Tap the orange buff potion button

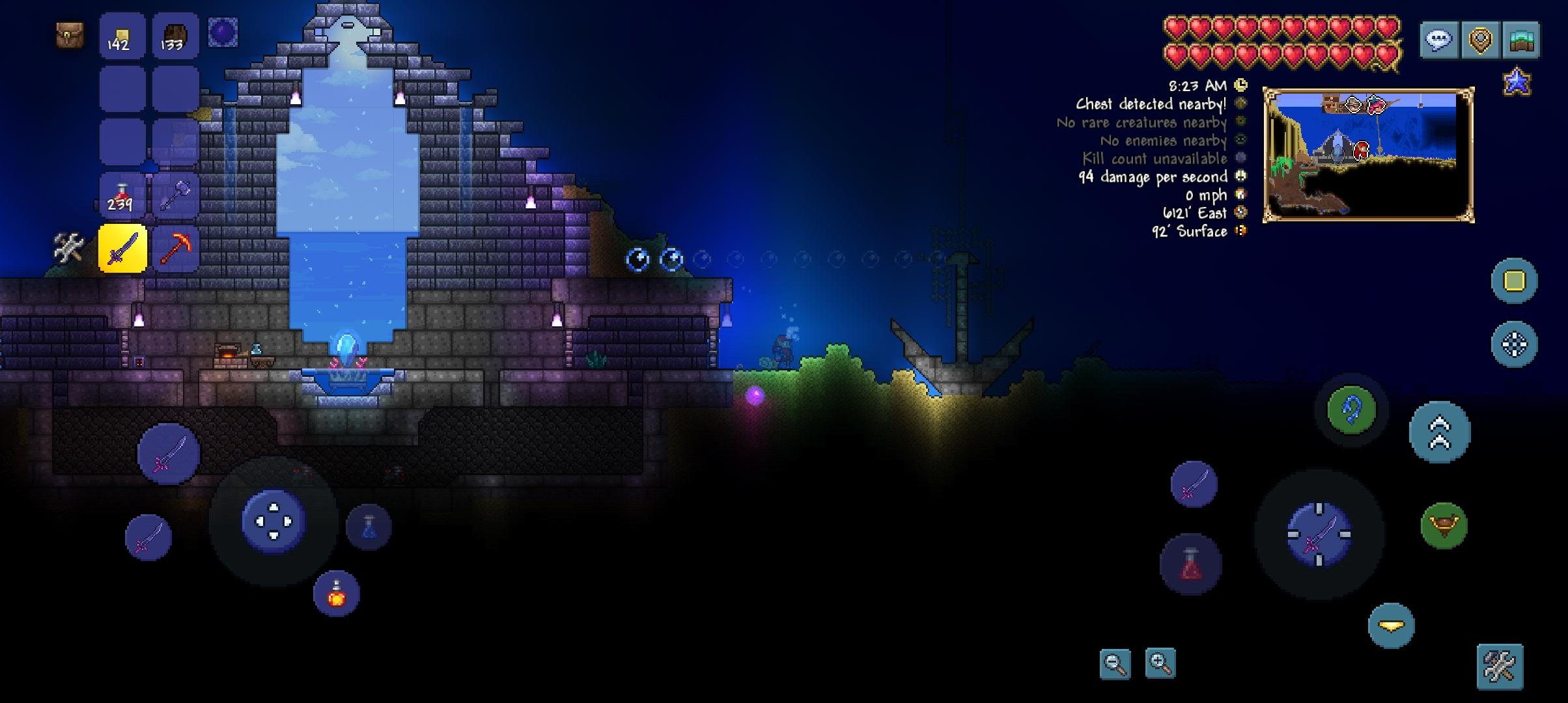(x=336, y=594)
